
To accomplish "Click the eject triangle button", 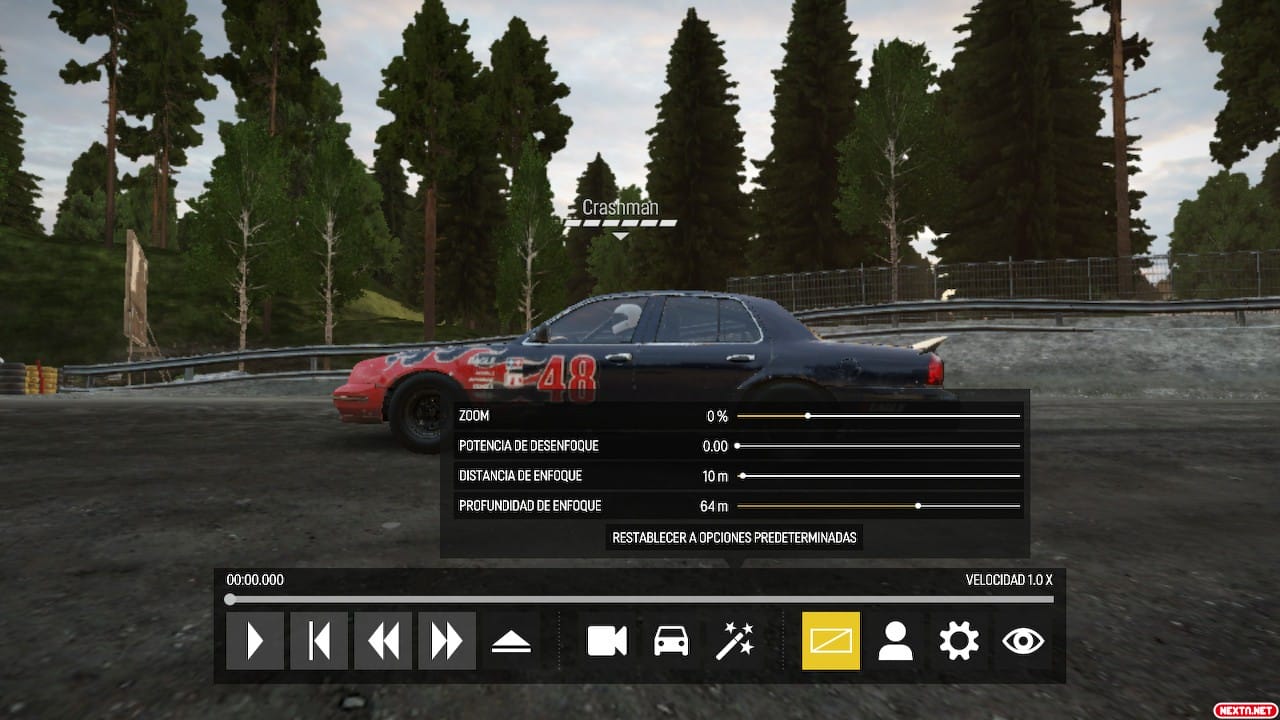I will [x=511, y=642].
